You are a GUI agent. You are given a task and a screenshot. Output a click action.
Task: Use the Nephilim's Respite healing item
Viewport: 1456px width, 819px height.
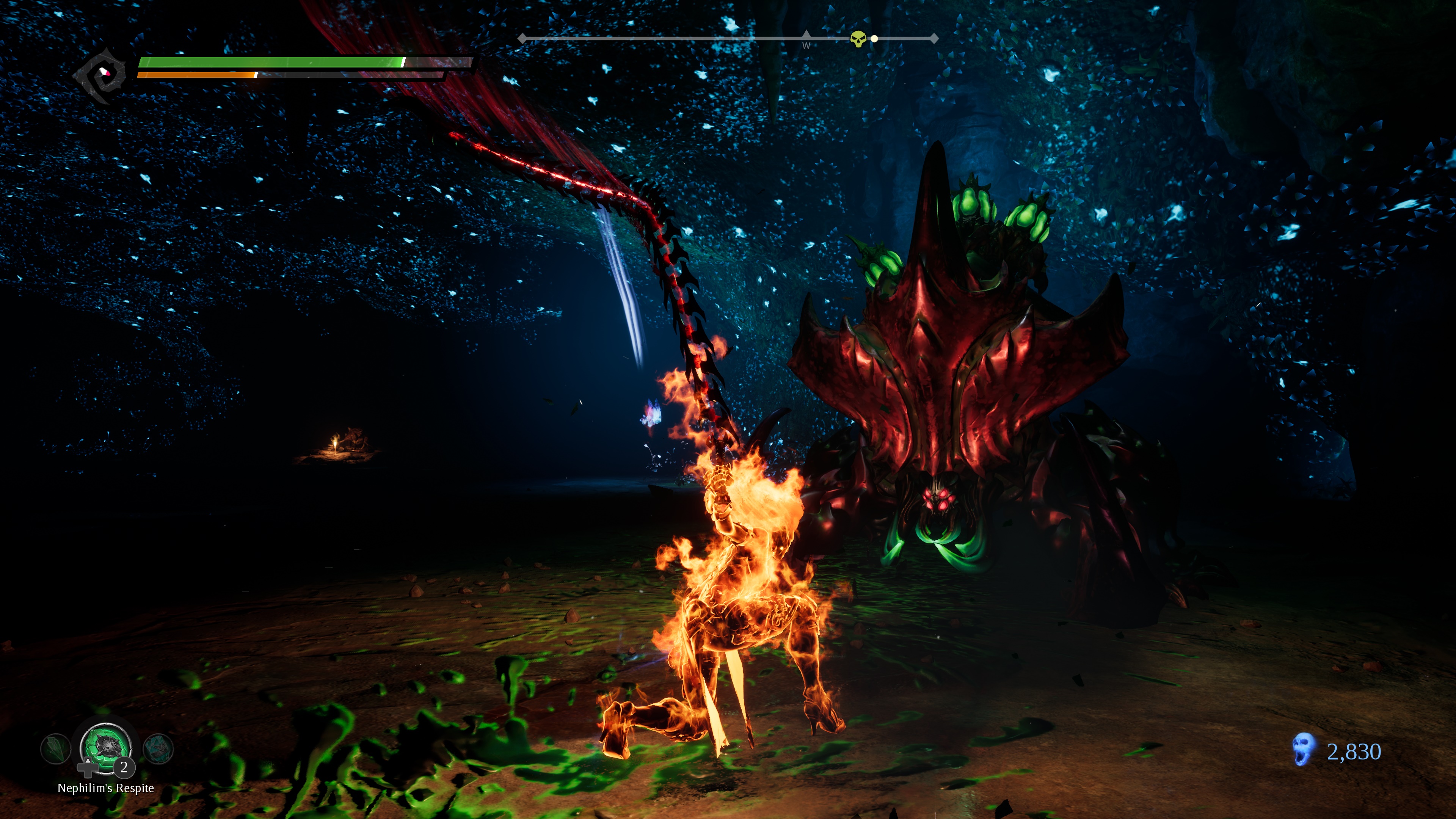point(106,747)
